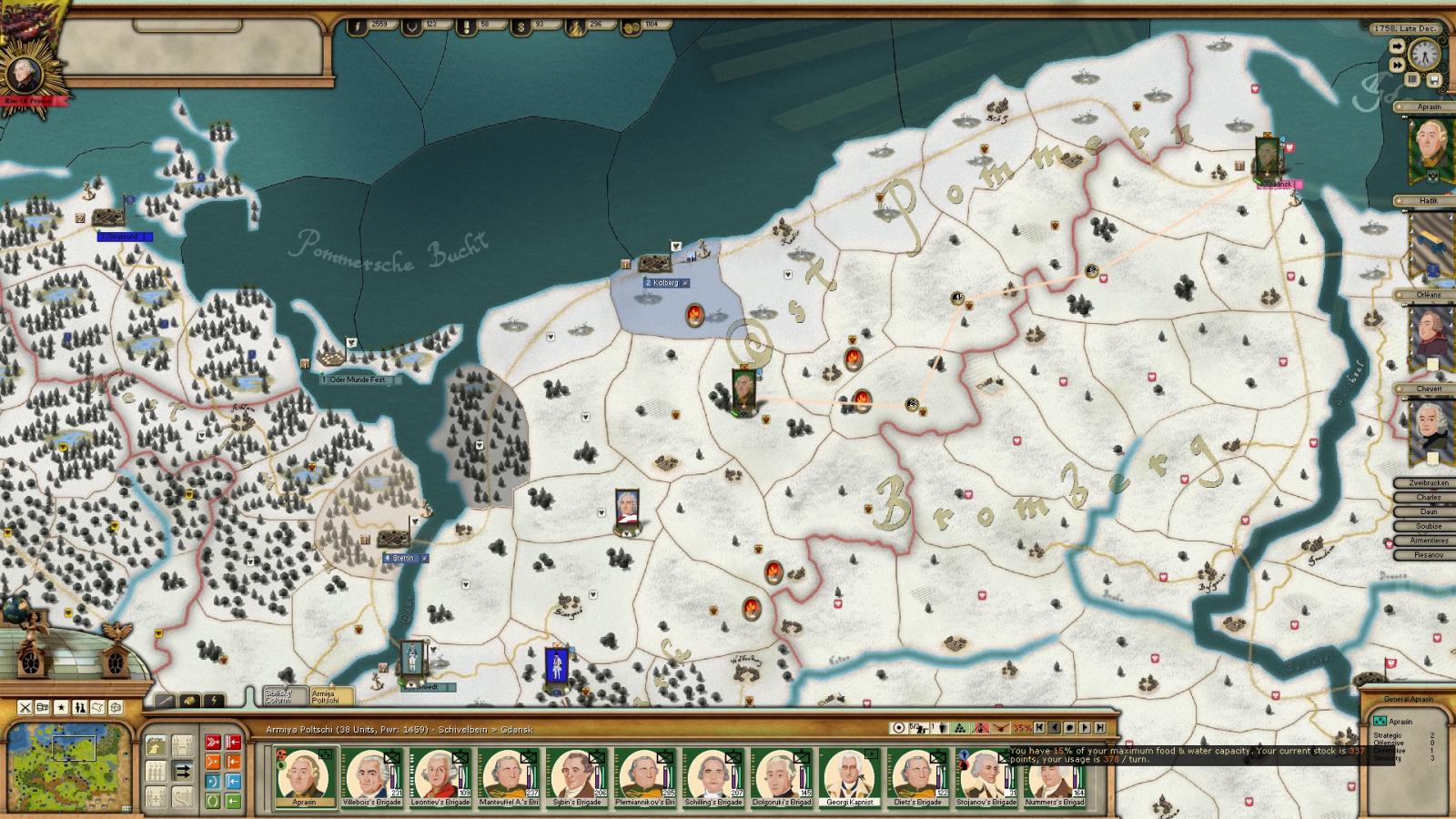Choose Leontiev's Brigade in the unit panel
The width and height of the screenshot is (1456, 819).
(x=440, y=778)
